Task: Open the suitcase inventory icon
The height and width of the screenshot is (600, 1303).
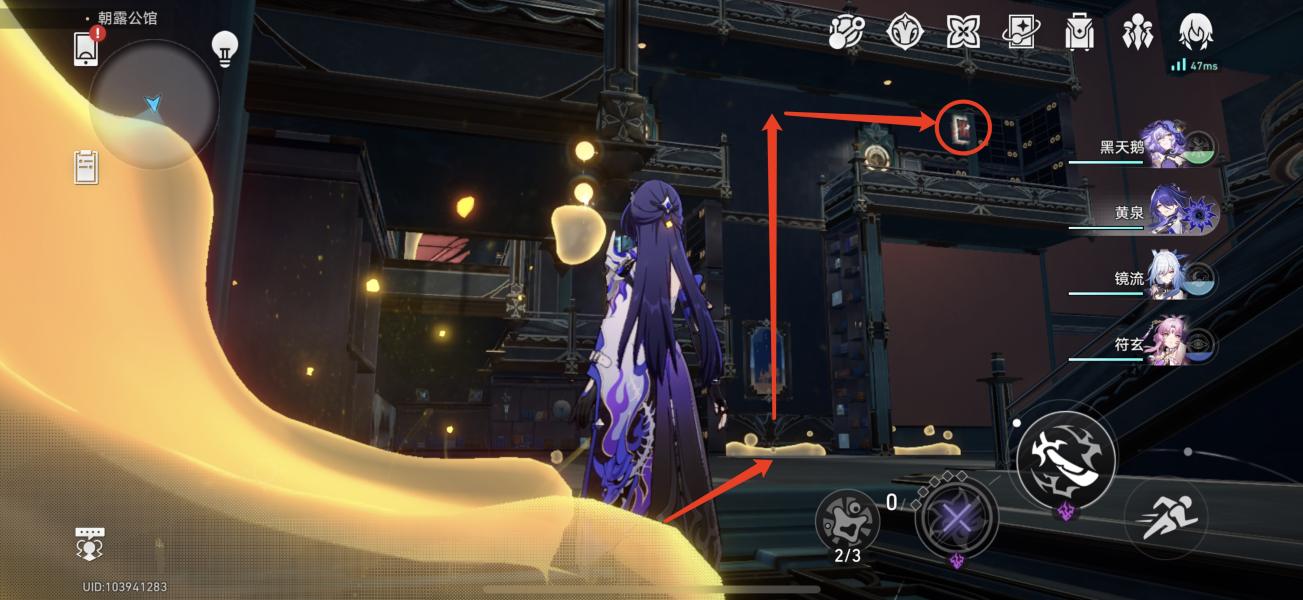Action: (x=1079, y=33)
